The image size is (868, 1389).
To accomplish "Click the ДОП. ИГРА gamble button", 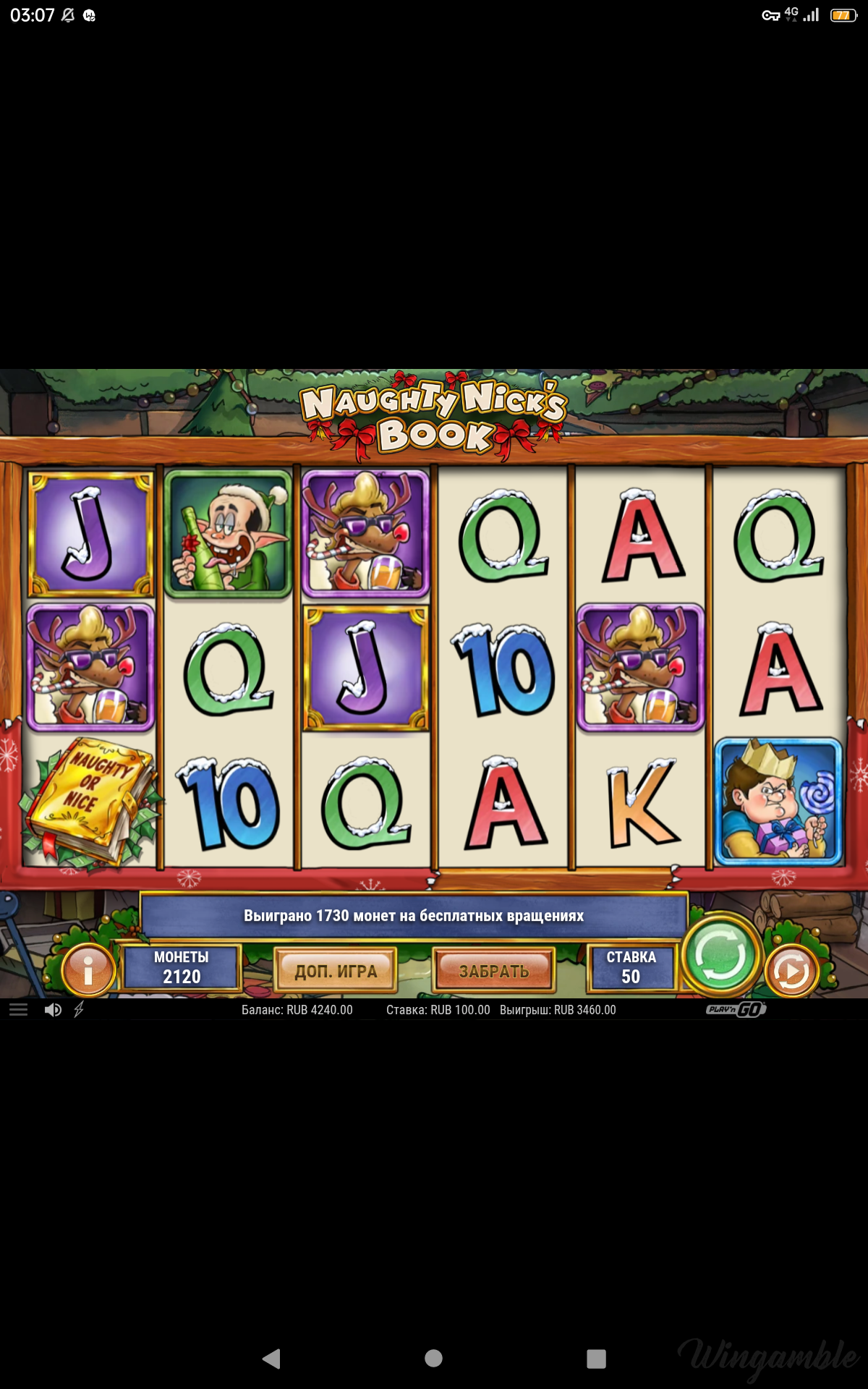I will click(x=336, y=971).
